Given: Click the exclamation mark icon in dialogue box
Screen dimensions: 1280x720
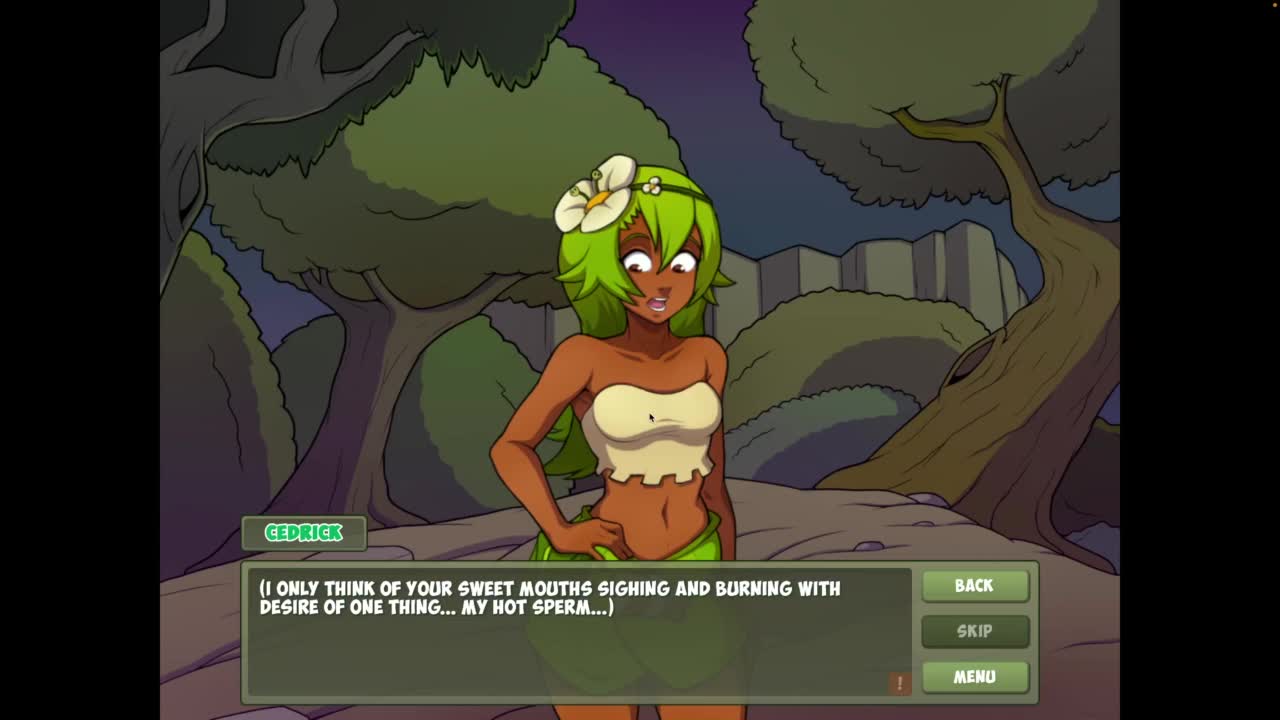Looking at the screenshot, I should pyautogui.click(x=899, y=683).
